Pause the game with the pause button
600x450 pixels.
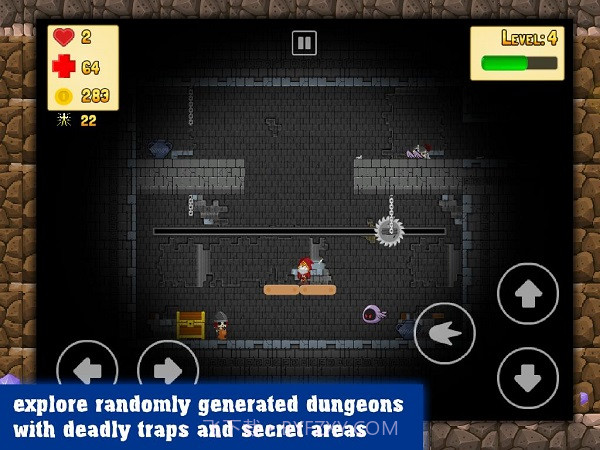(304, 43)
